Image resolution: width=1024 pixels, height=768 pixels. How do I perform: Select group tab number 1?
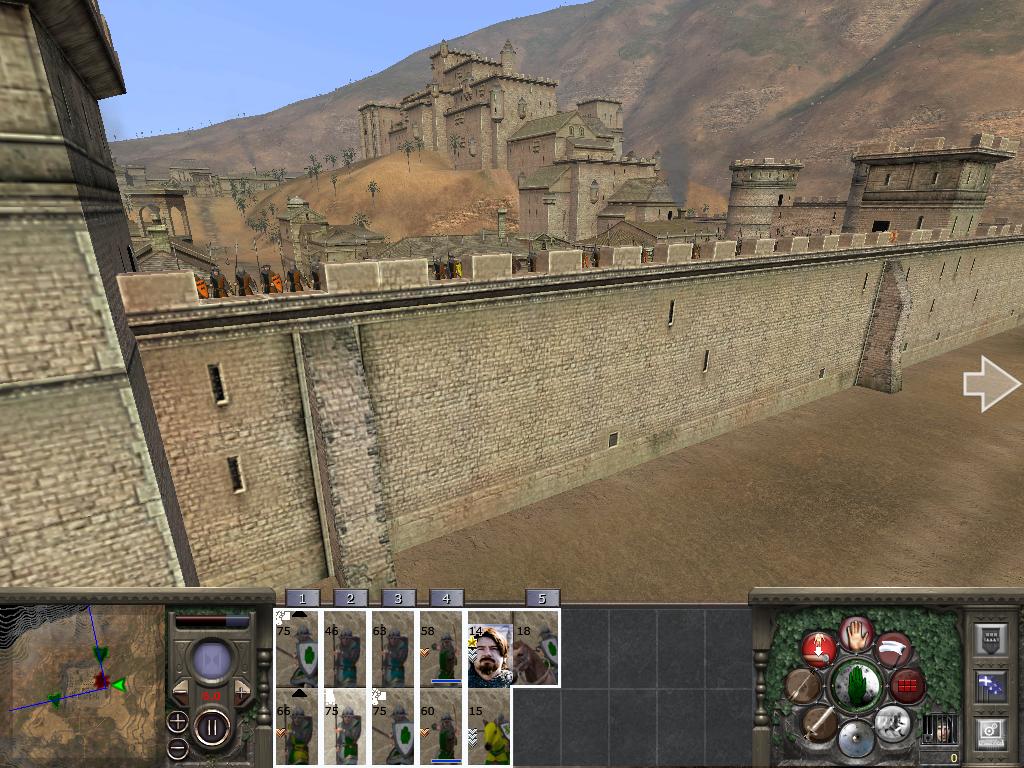[x=302, y=598]
